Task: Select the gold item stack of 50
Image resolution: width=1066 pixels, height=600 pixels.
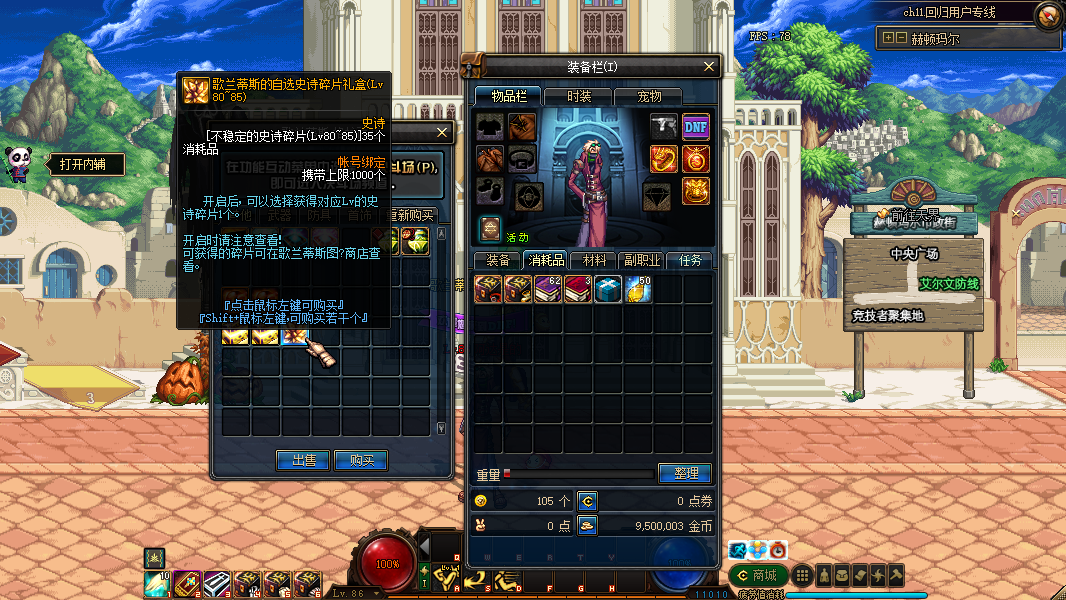Action: tap(638, 290)
